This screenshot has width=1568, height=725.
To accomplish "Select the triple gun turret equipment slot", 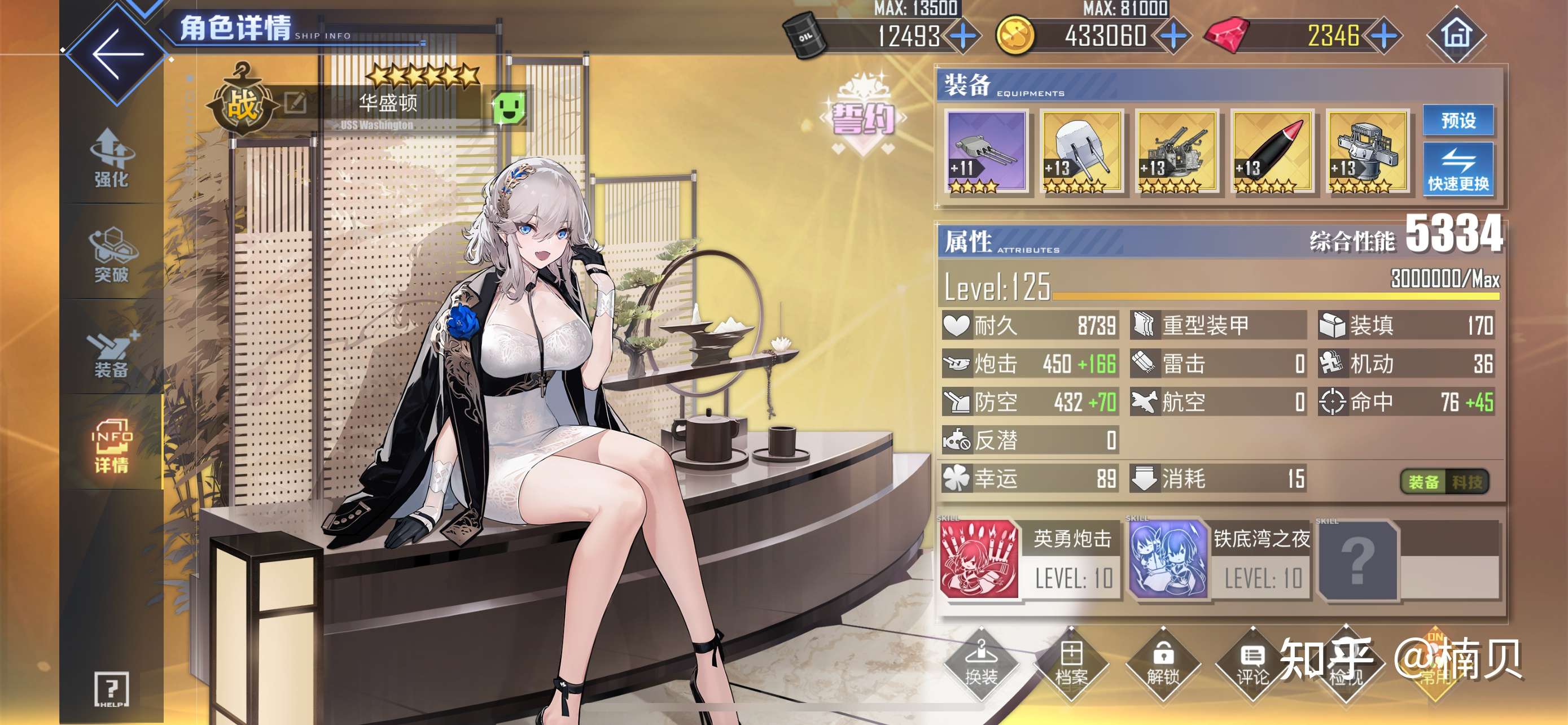I will click(986, 151).
